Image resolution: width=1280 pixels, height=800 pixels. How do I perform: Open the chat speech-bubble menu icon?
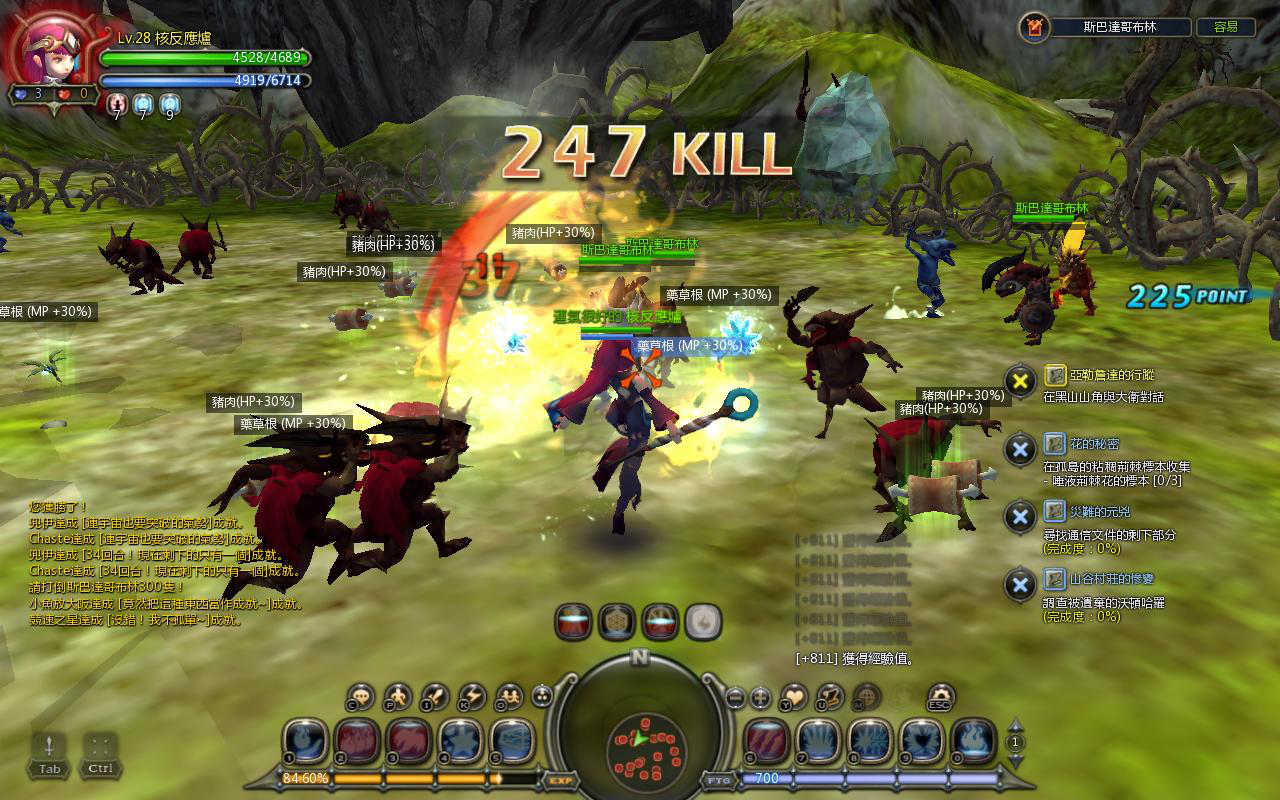click(360, 696)
